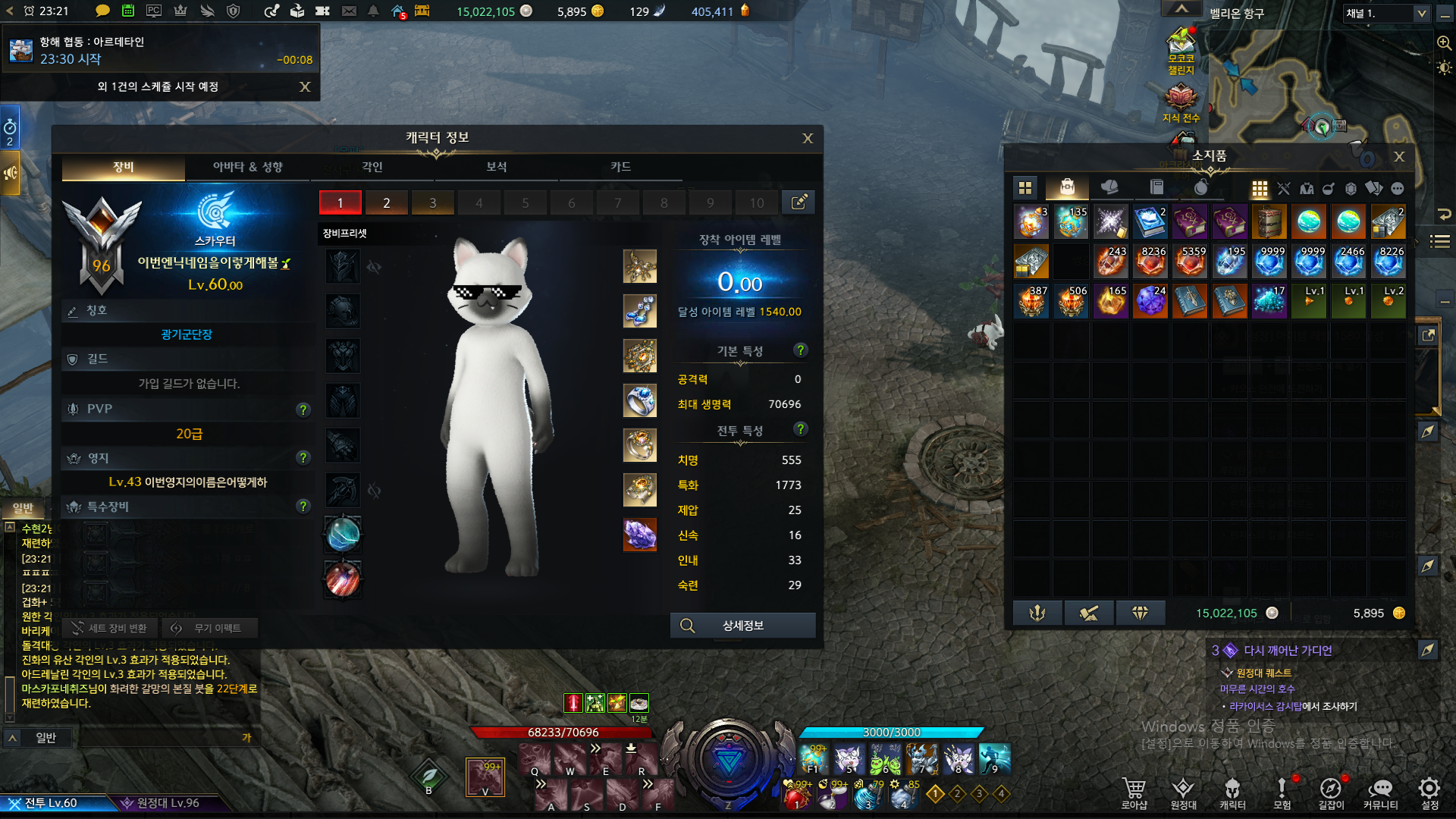The image size is (1456, 819).
Task: Click the preset edit pencil button
Action: coord(799,202)
